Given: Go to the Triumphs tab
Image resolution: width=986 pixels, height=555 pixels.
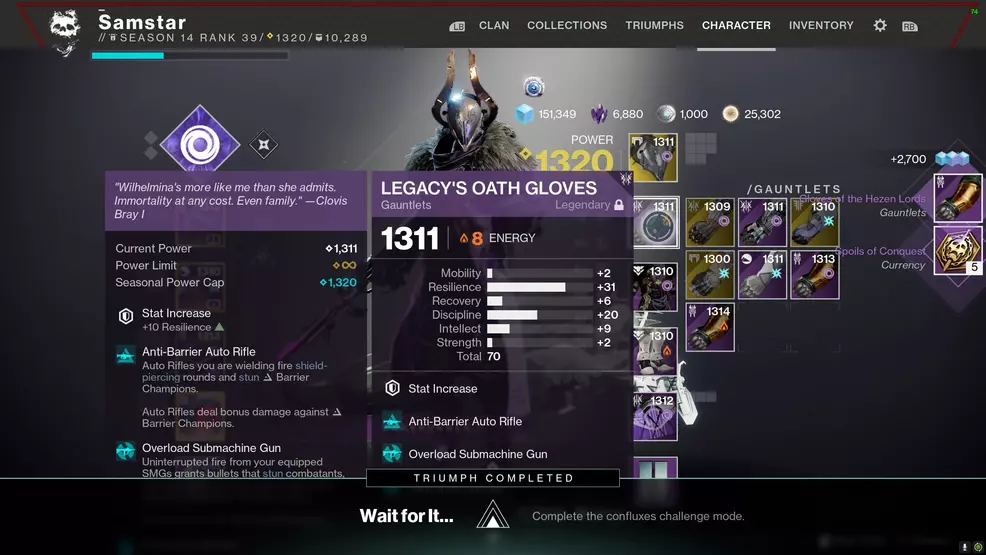Looking at the screenshot, I should point(654,25).
